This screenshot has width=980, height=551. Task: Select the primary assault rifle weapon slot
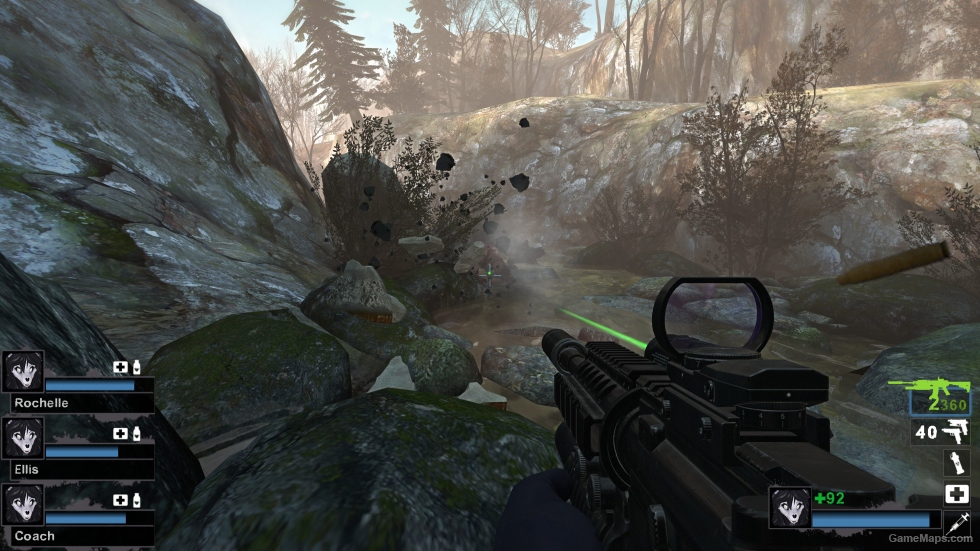point(939,398)
